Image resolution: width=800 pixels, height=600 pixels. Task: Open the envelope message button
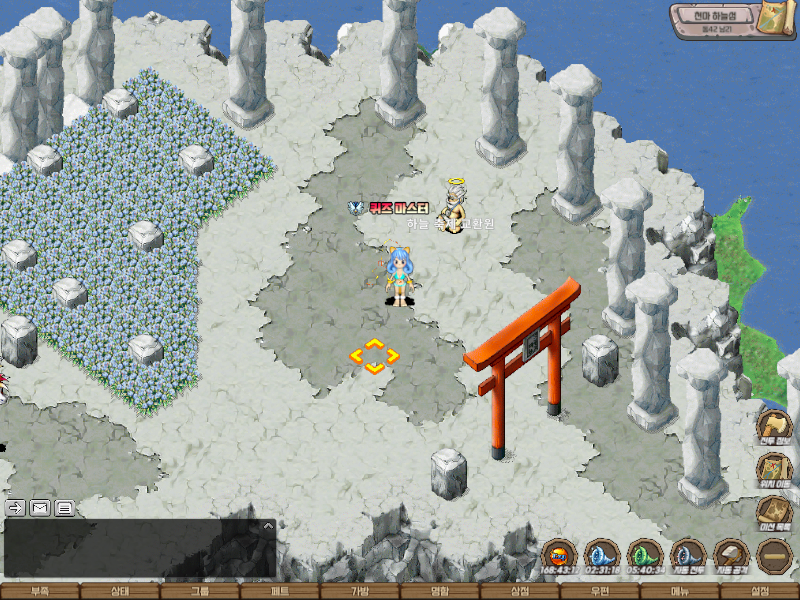coord(40,507)
